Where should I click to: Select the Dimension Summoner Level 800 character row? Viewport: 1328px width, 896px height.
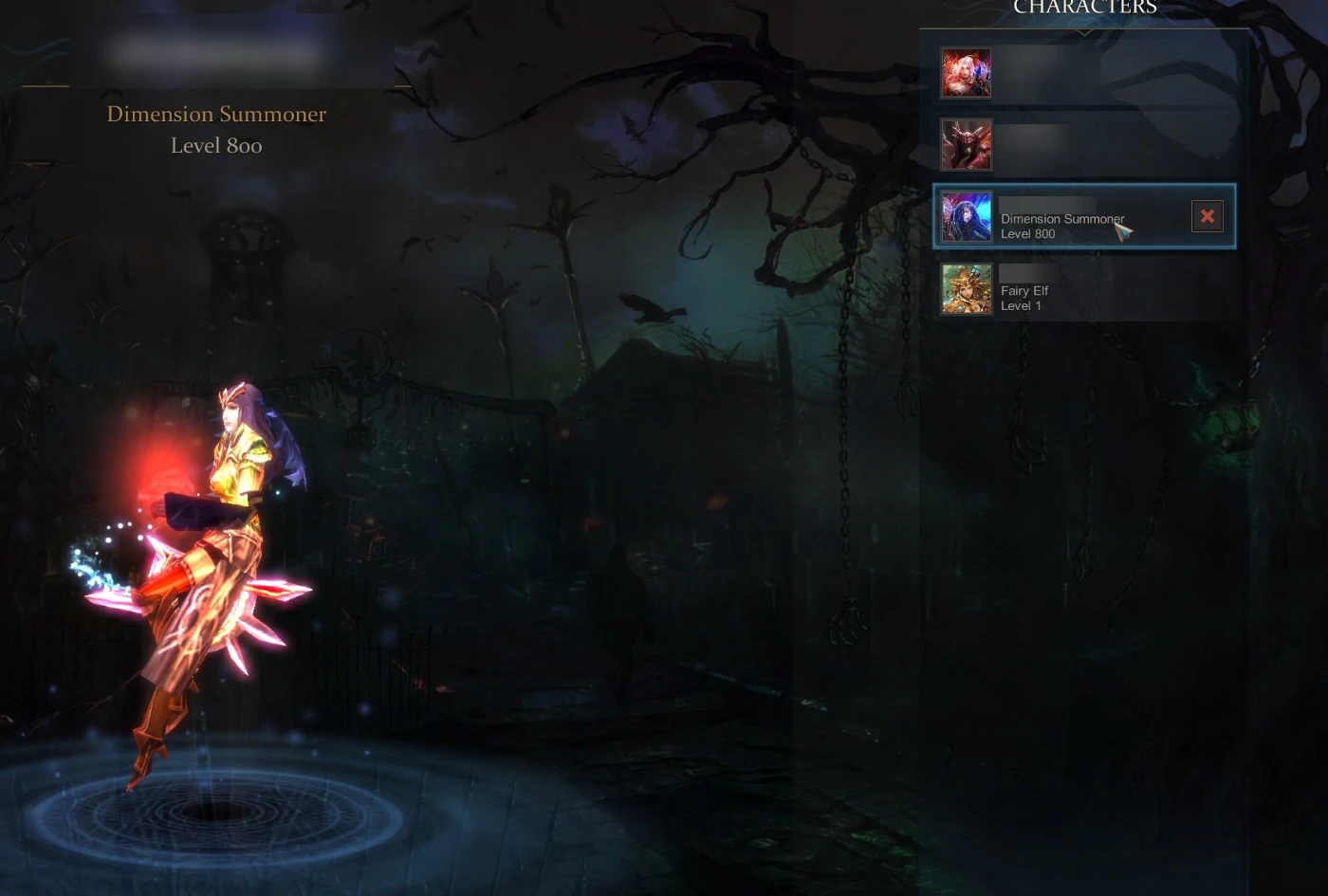coord(1062,217)
